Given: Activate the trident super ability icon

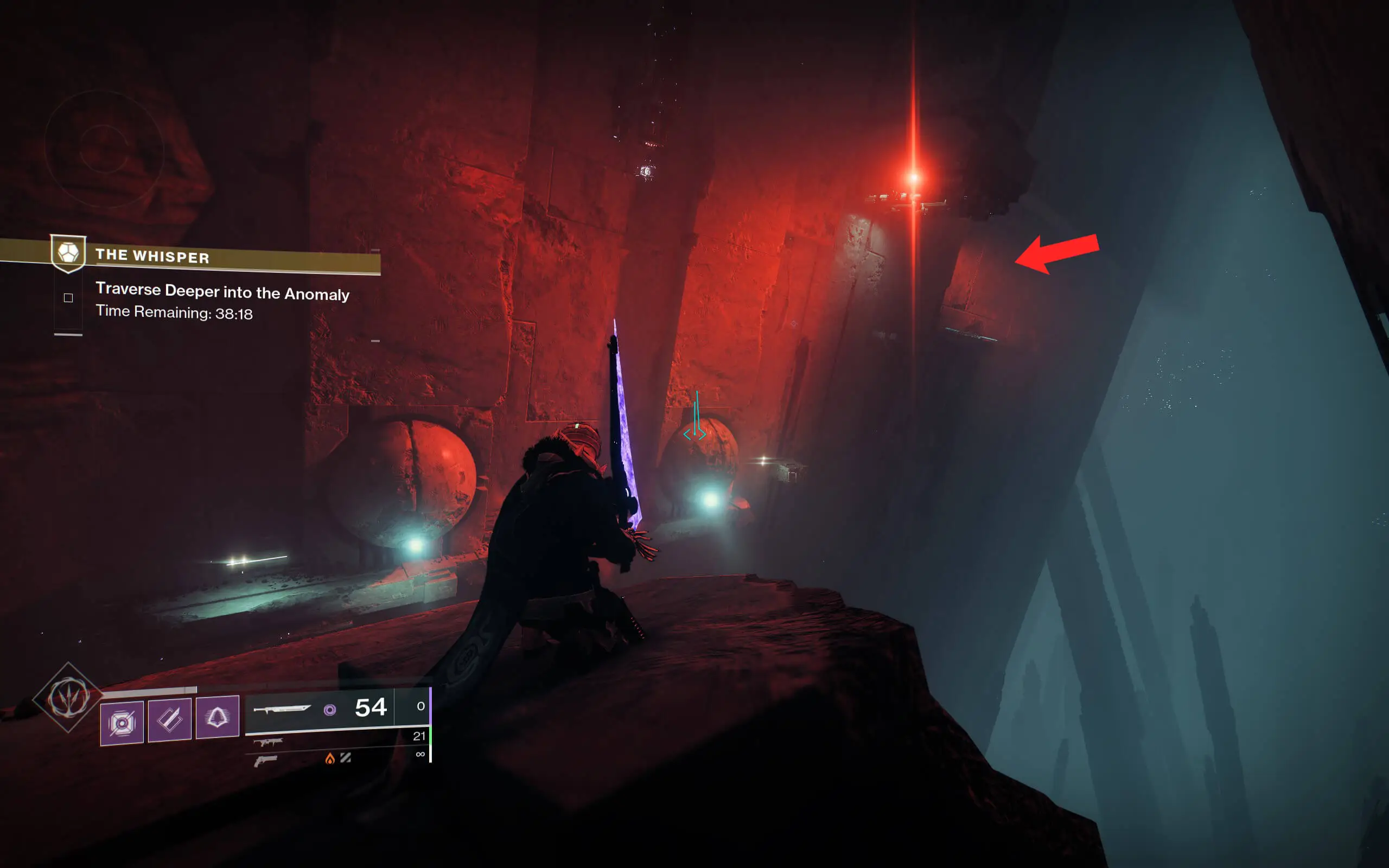Looking at the screenshot, I should click(68, 698).
